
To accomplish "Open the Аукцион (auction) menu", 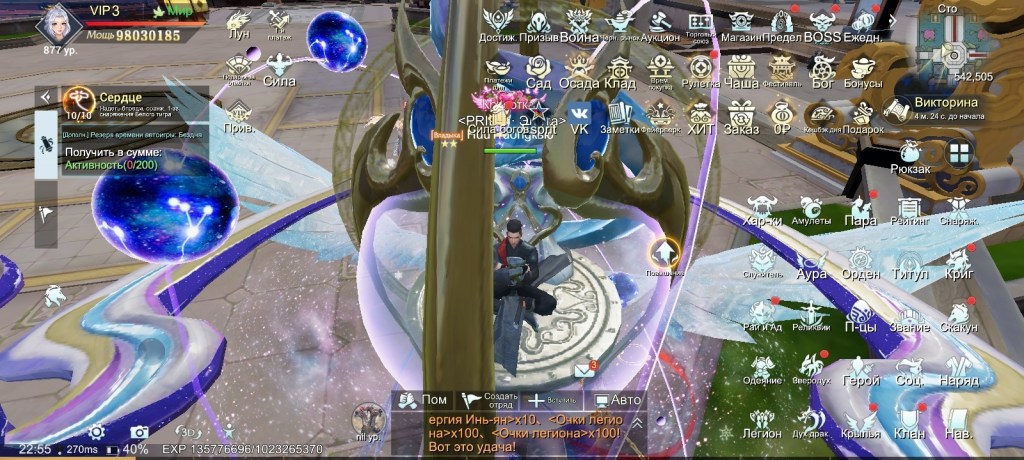I will point(659,24).
